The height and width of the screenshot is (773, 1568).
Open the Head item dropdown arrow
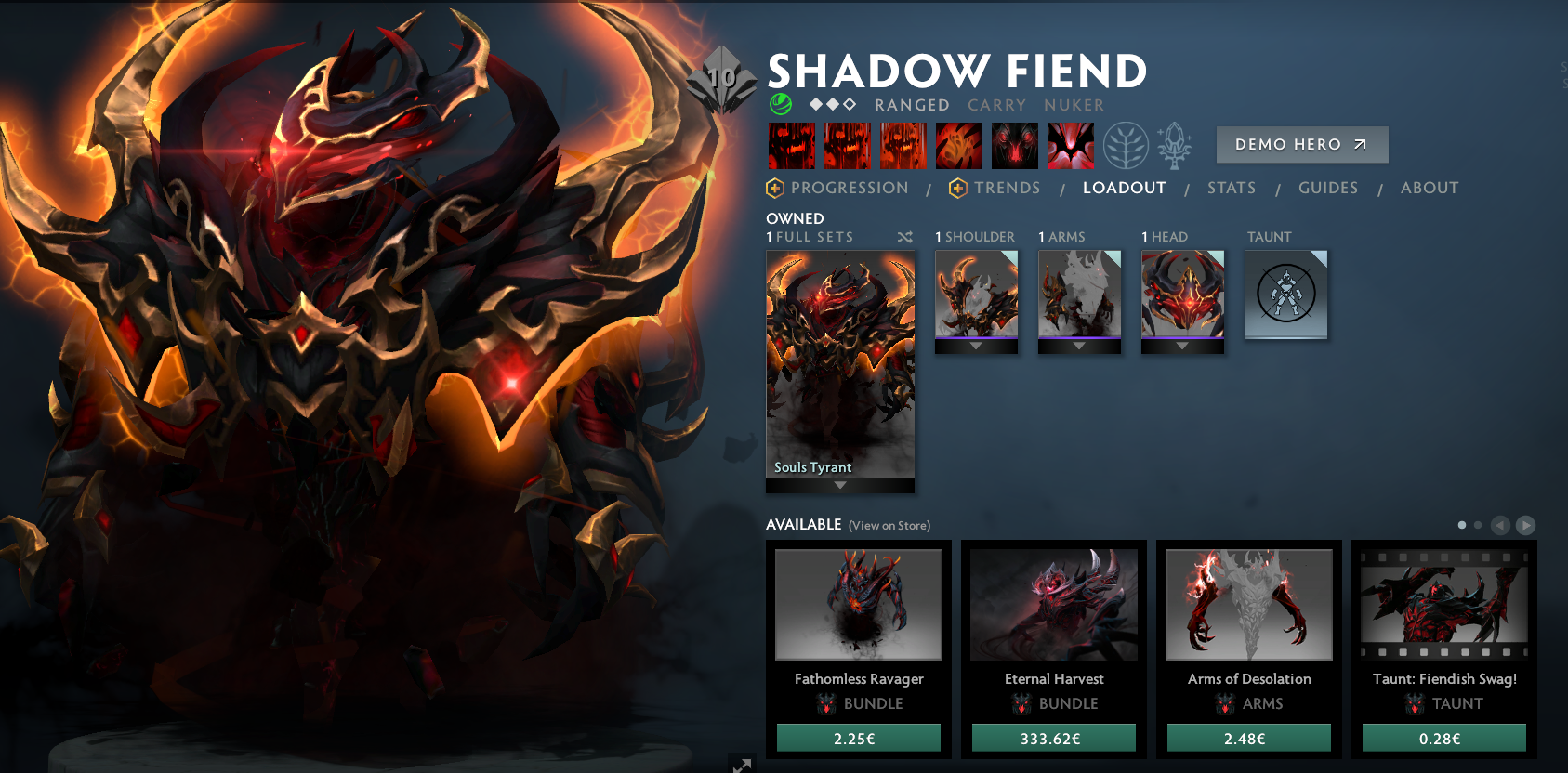coord(1182,346)
